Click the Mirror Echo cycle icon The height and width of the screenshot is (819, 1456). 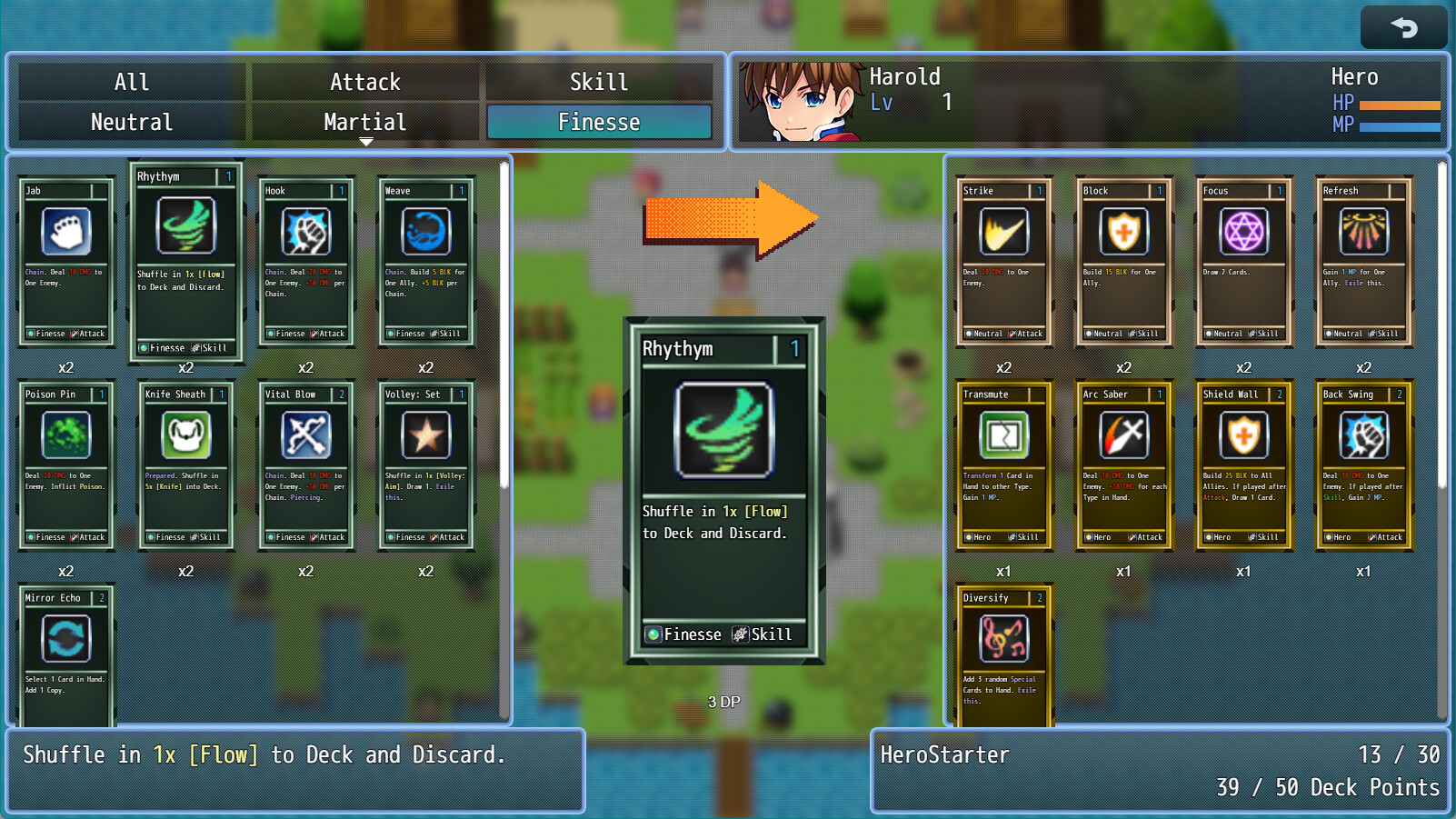[65, 638]
